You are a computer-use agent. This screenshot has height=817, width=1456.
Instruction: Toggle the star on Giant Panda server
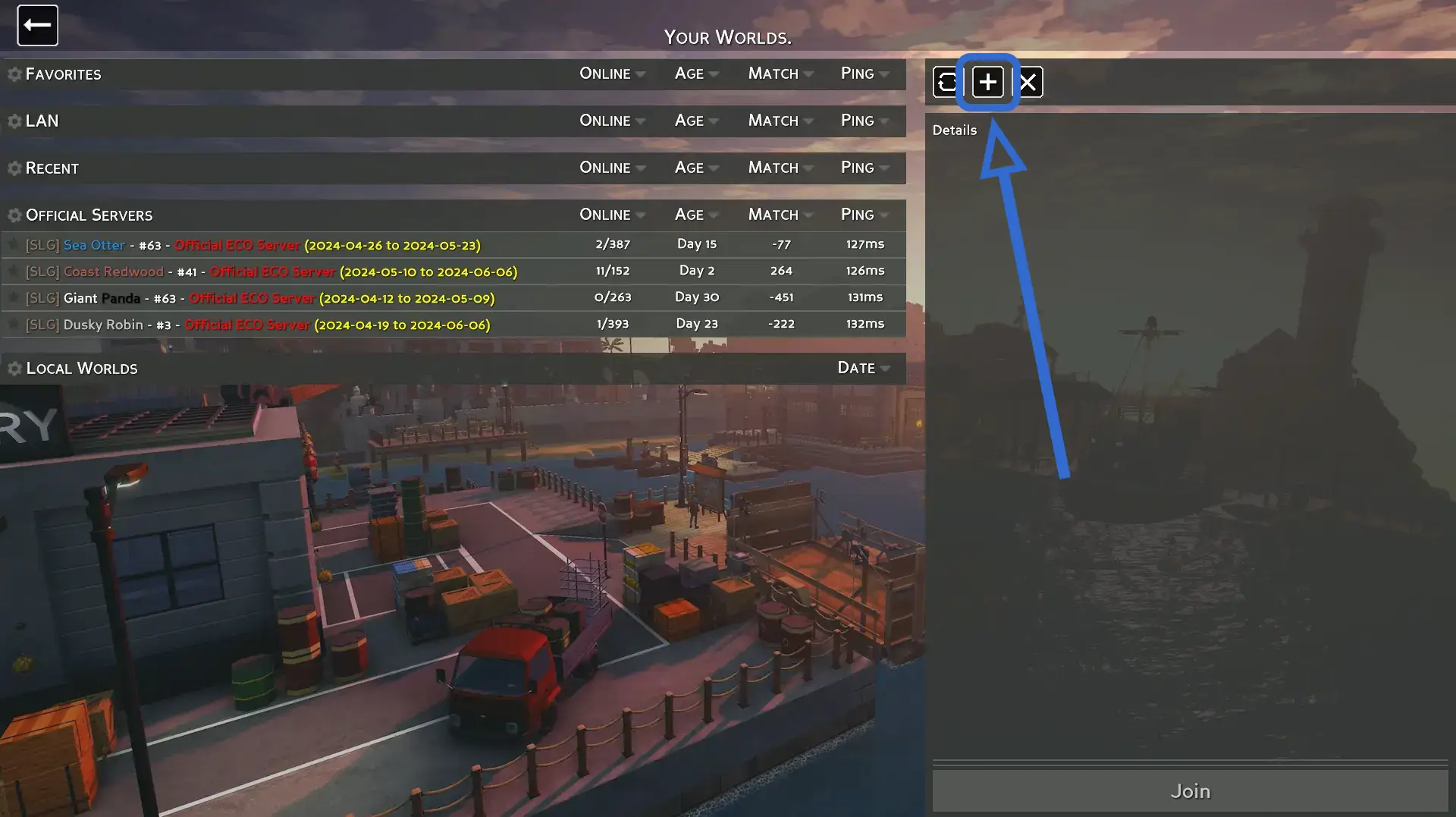click(x=12, y=297)
